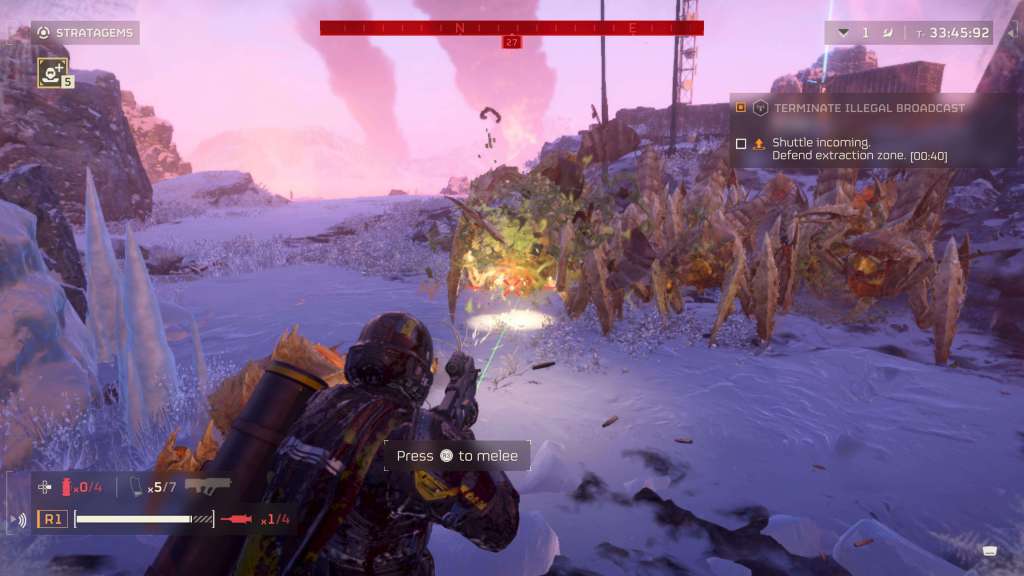Open the Stratagems panel header
Viewport: 1024px width, 576px height.
click(x=84, y=33)
